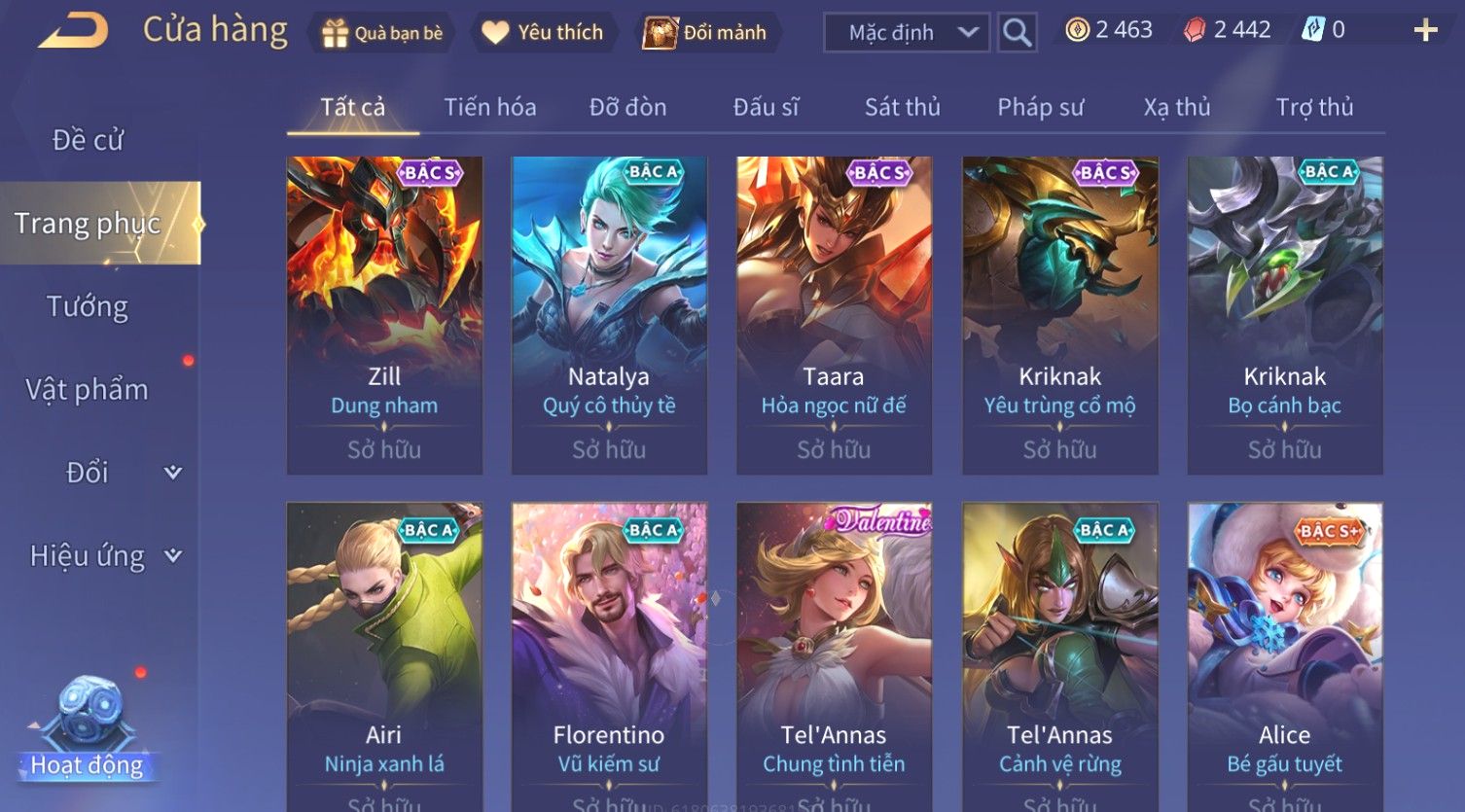Switch to the Tiến hóa tab
Viewport: 1465px width, 812px height.
tap(490, 107)
